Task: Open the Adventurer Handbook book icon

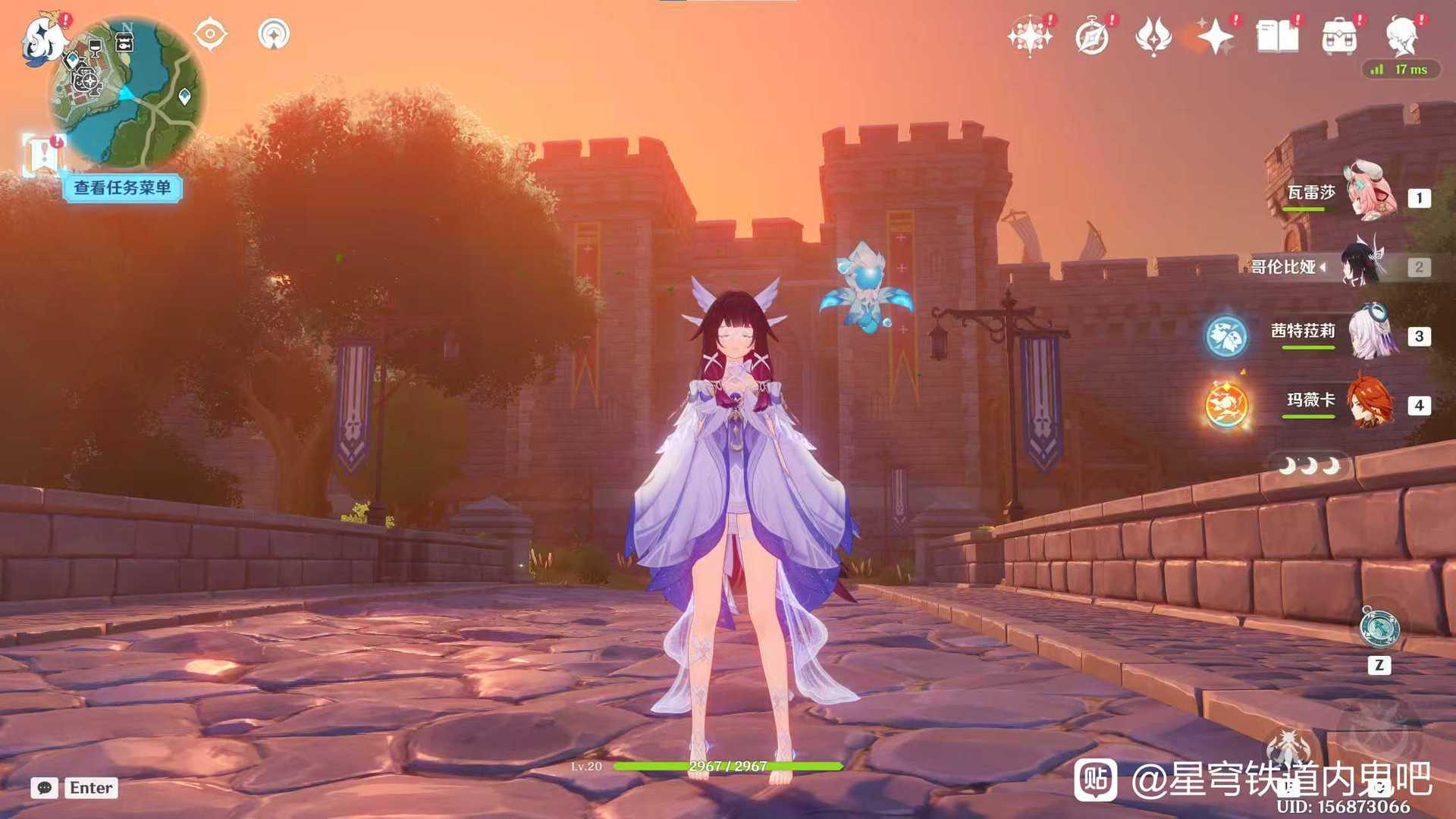Action: coord(1277,36)
